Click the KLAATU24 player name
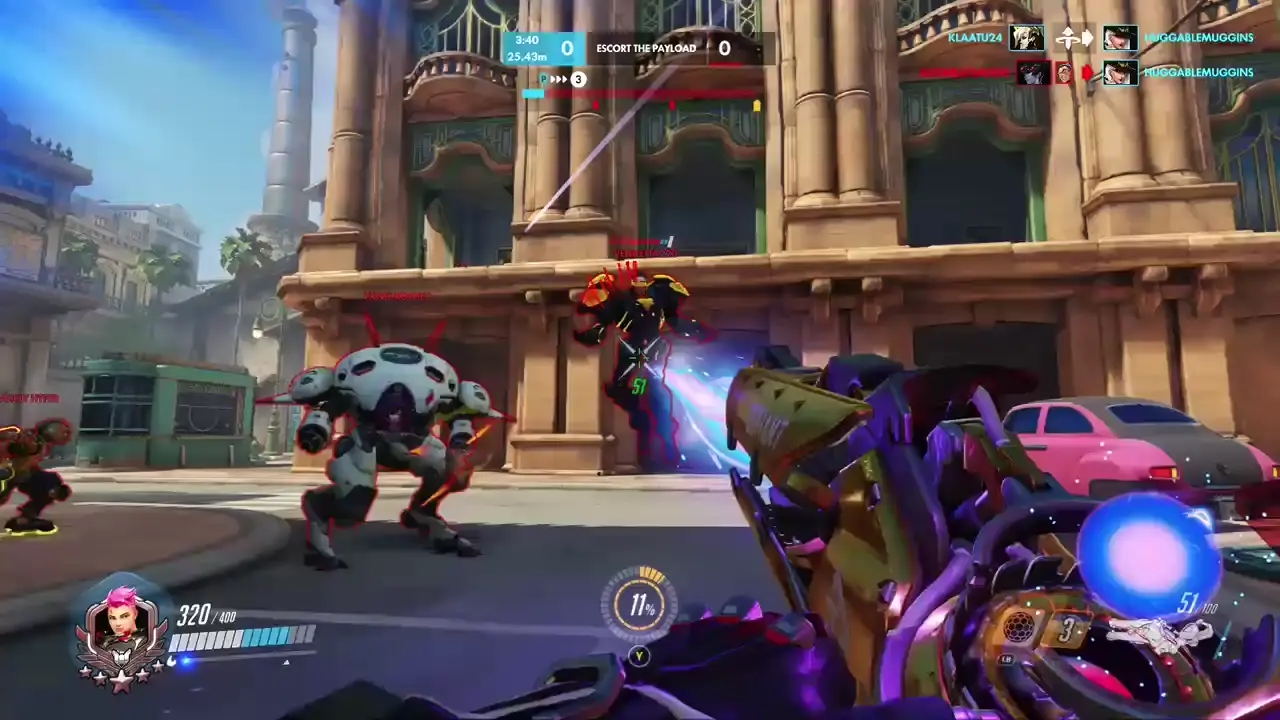 click(x=976, y=38)
